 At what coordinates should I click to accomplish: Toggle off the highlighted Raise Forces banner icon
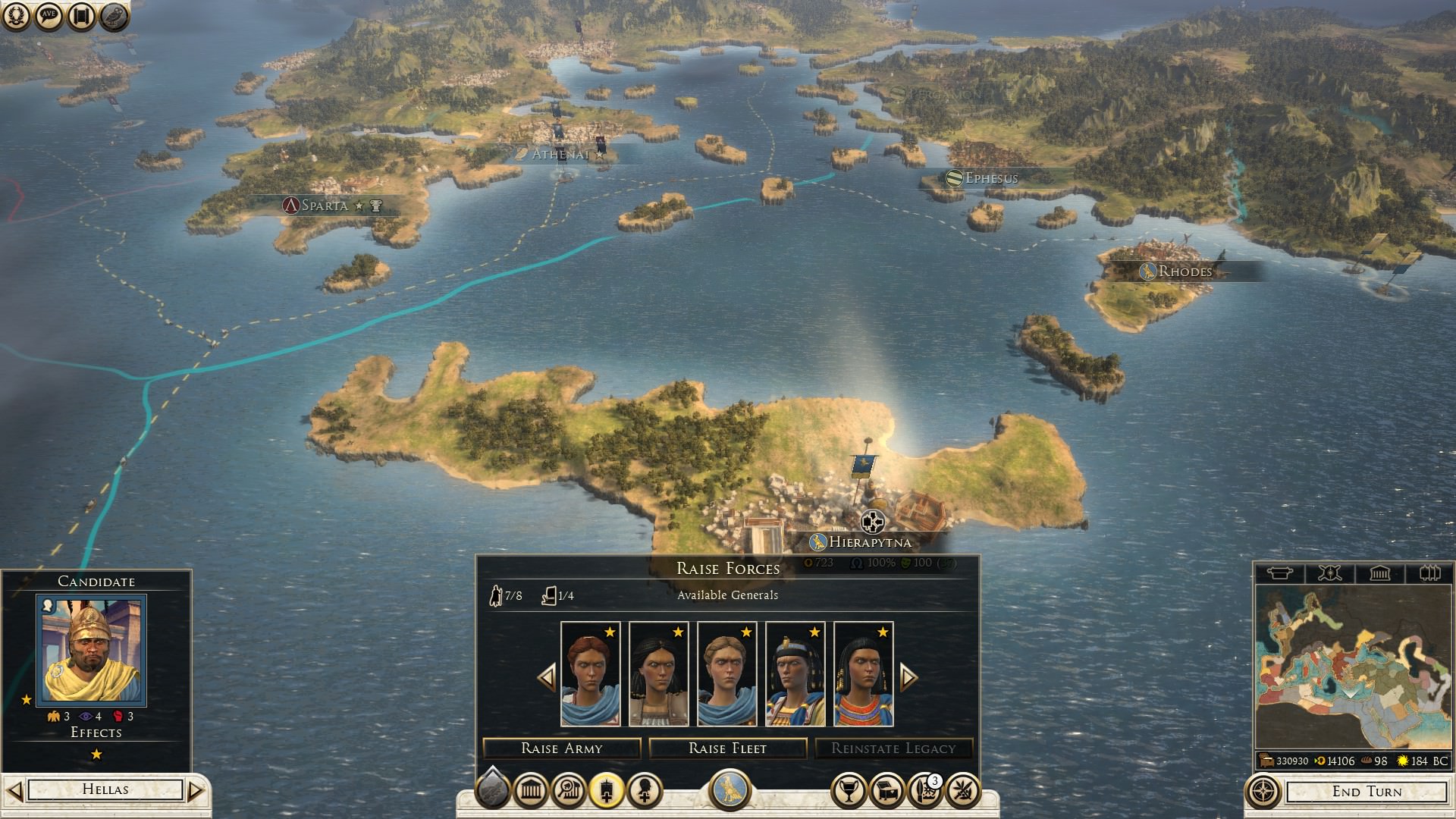[606, 789]
